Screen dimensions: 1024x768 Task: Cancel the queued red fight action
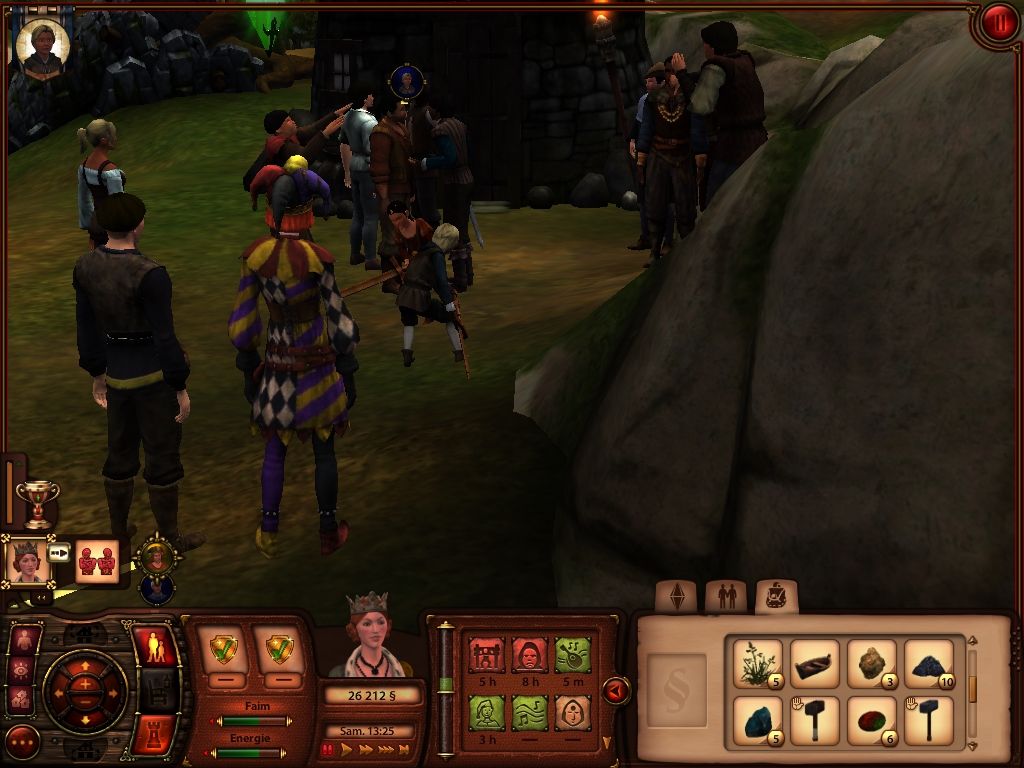97,561
